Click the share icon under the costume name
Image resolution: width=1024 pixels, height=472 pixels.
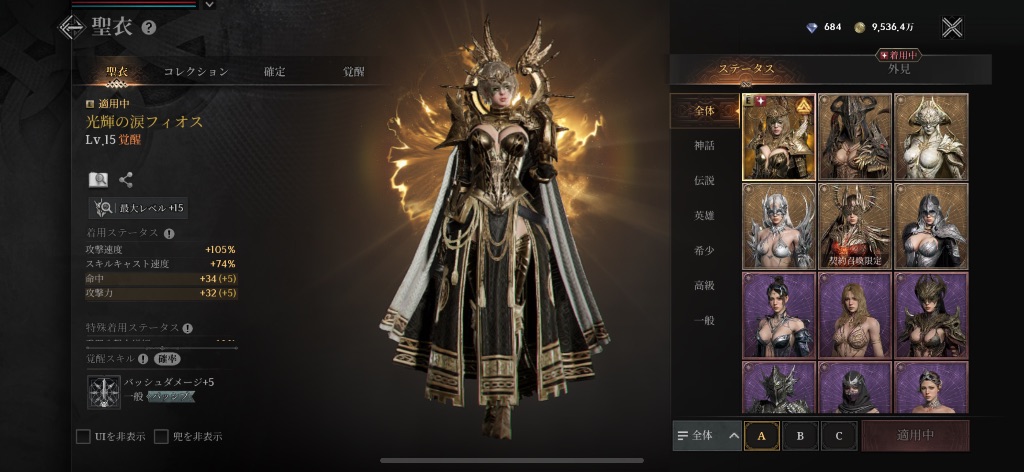126,180
